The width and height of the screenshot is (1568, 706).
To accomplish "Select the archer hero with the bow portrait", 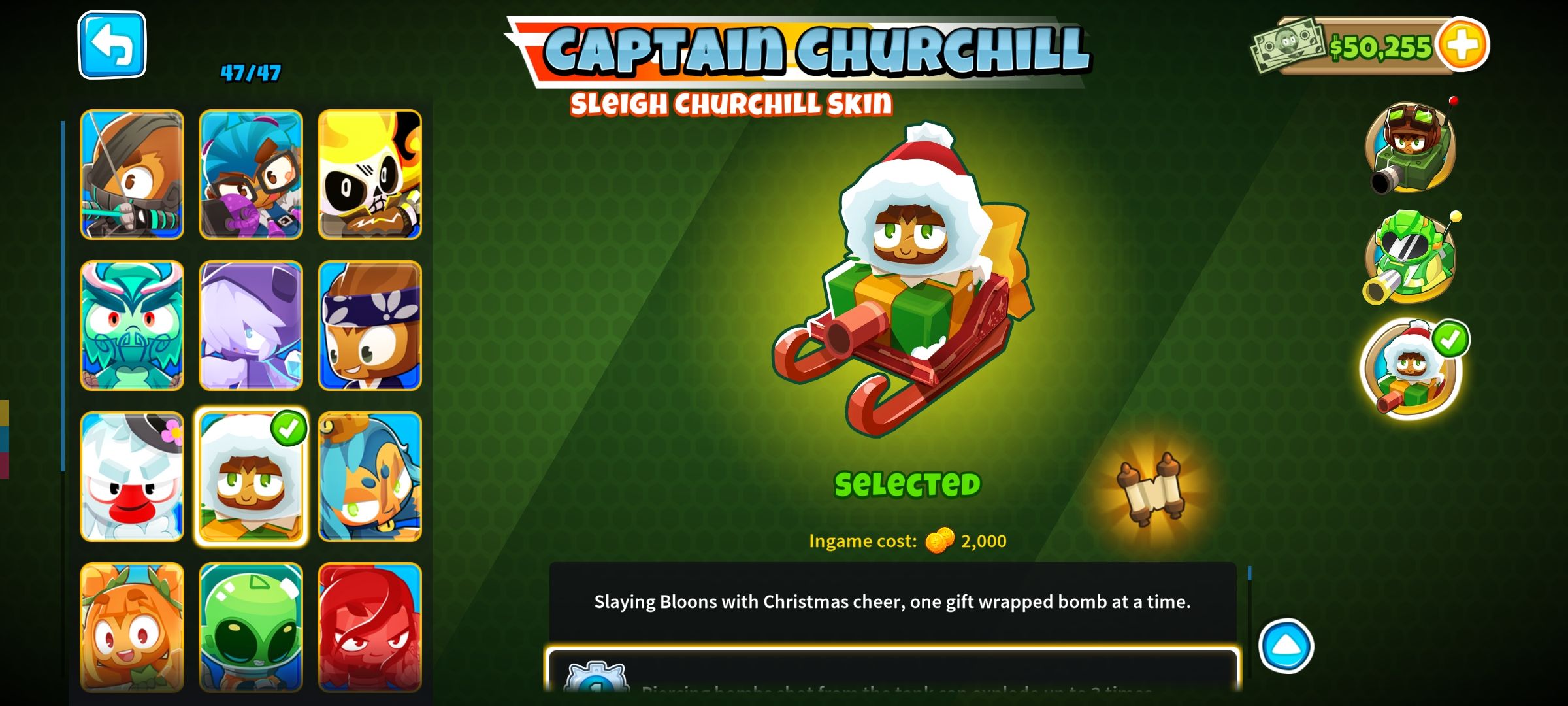I will (132, 175).
